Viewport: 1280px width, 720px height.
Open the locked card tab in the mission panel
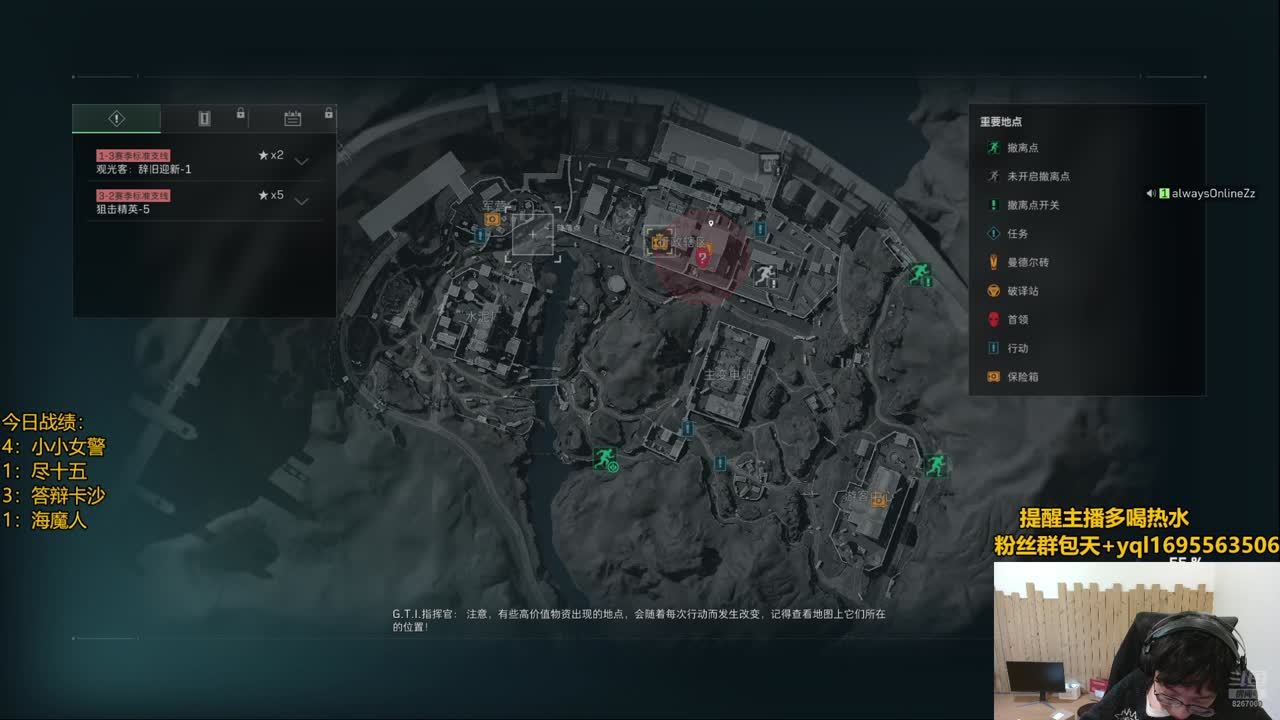click(x=204, y=119)
